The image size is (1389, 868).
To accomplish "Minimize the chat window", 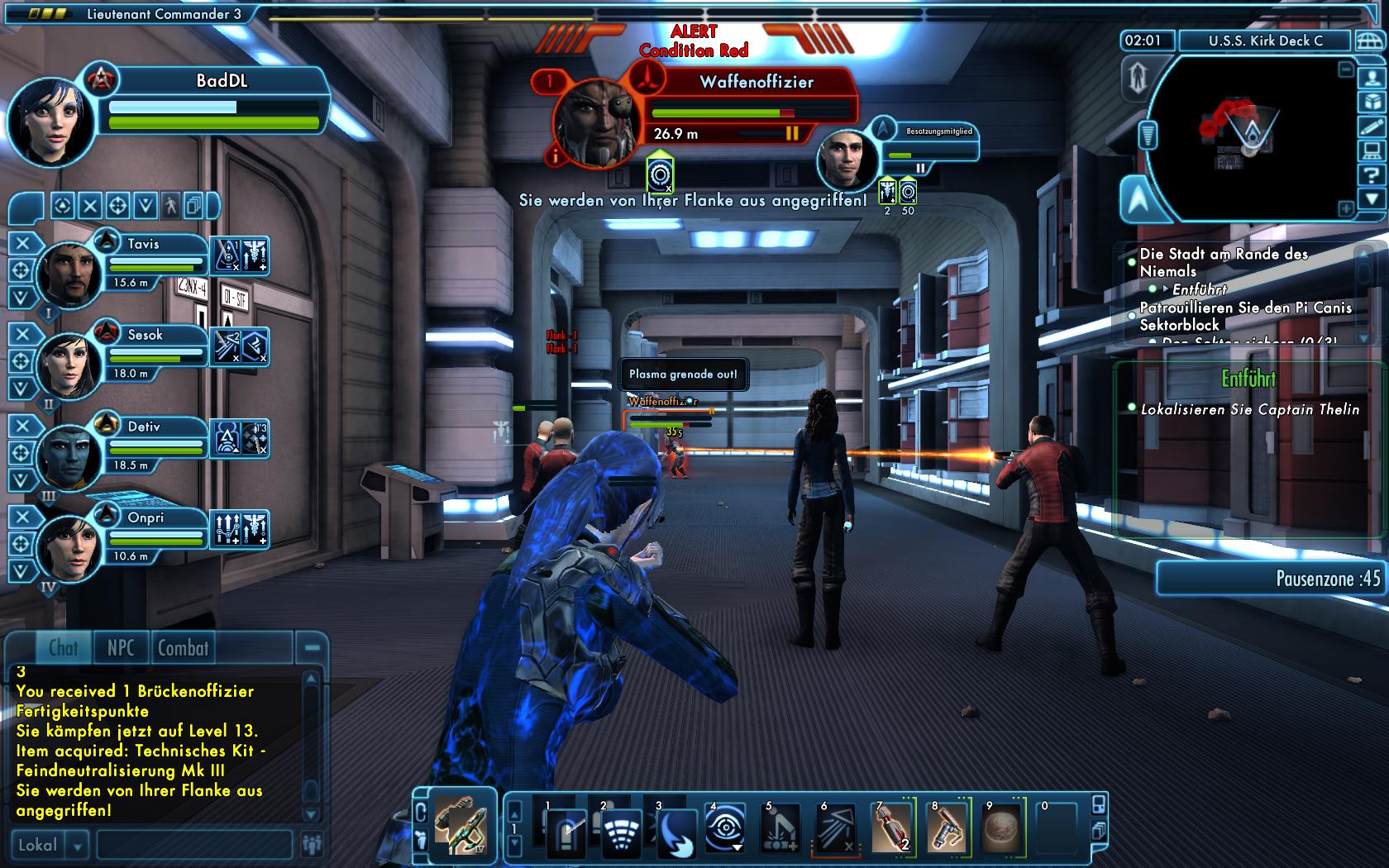I will (313, 648).
